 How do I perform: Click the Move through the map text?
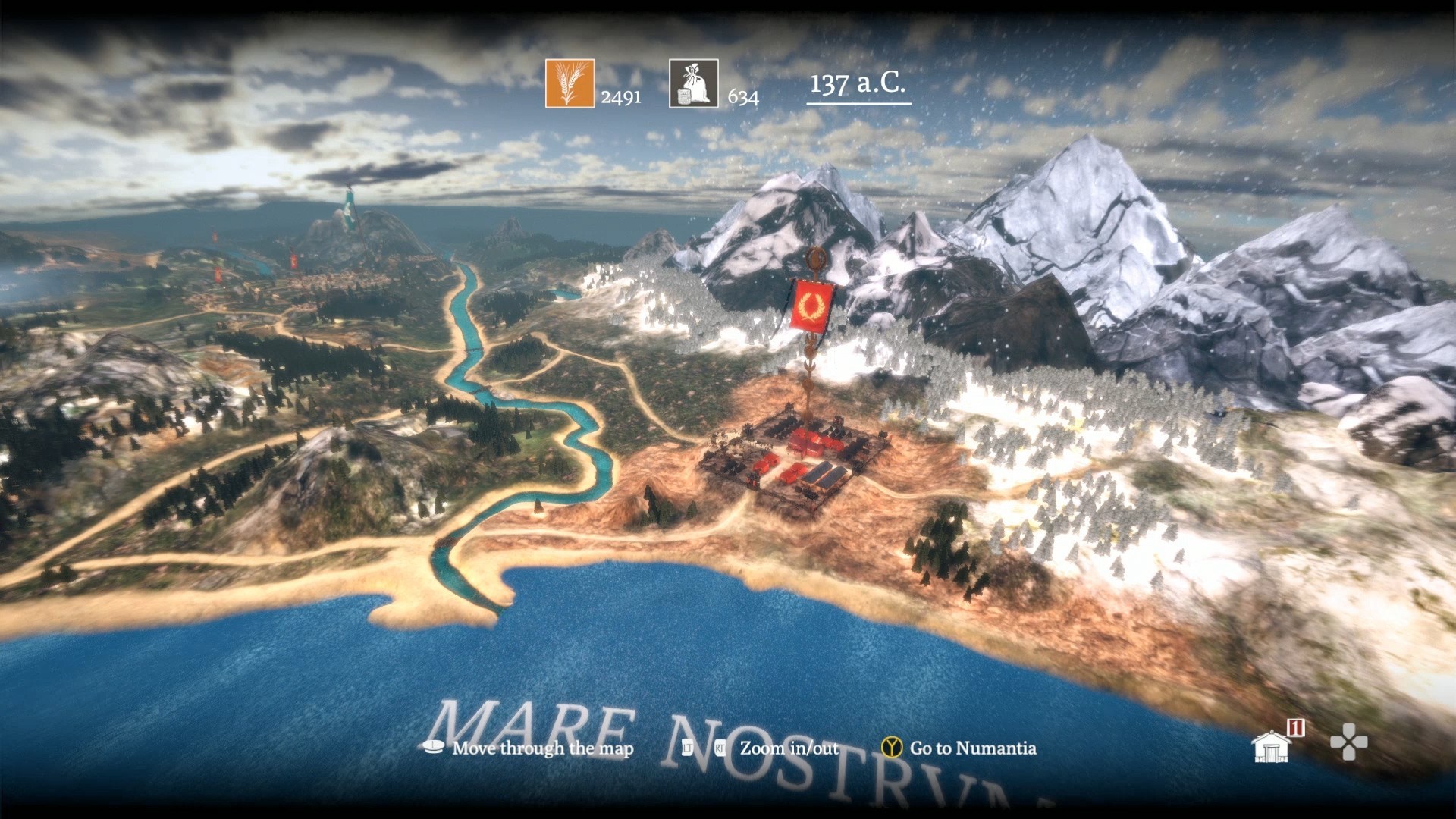542,748
